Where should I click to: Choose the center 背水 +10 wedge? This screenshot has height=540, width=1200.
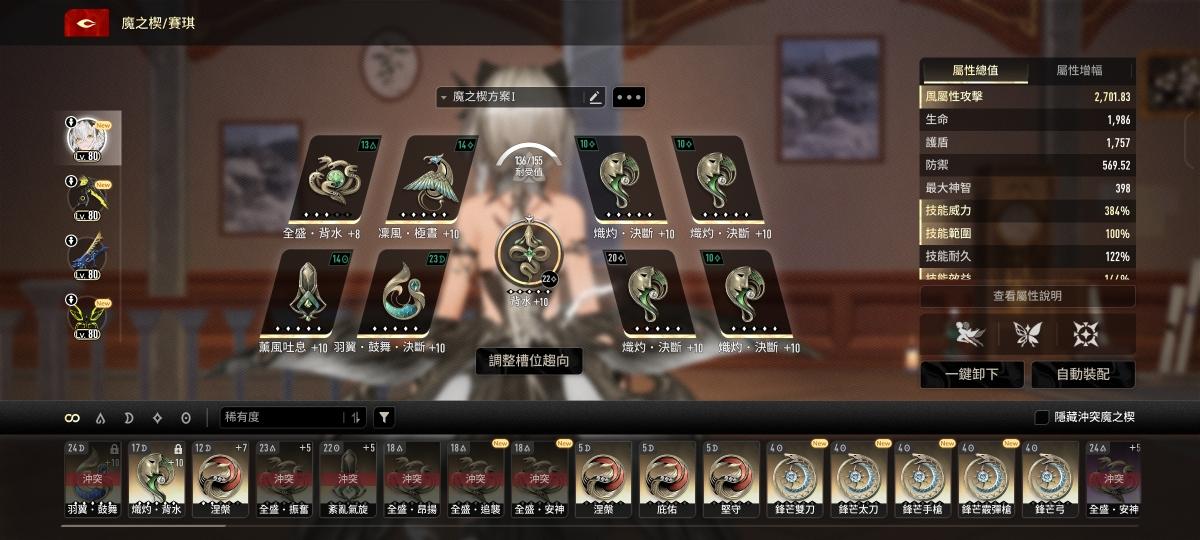pos(528,254)
